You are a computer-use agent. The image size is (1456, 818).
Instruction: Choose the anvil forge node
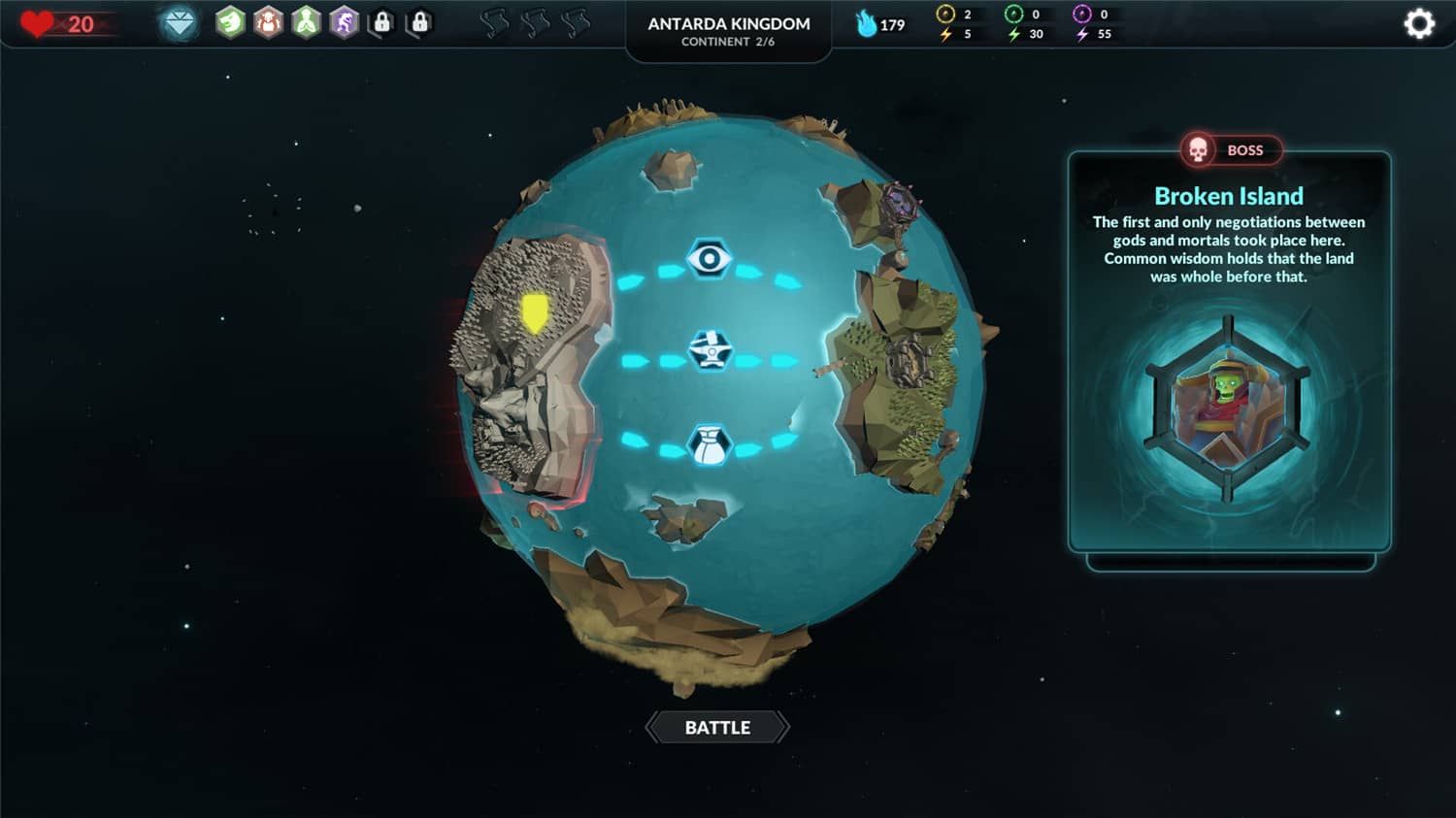coord(711,350)
